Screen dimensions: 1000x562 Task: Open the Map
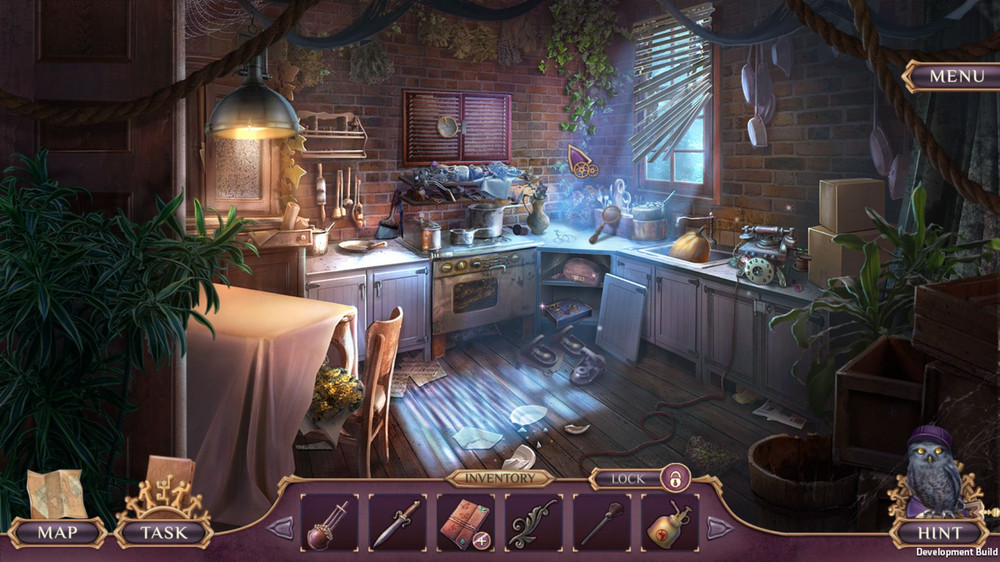[x=57, y=532]
